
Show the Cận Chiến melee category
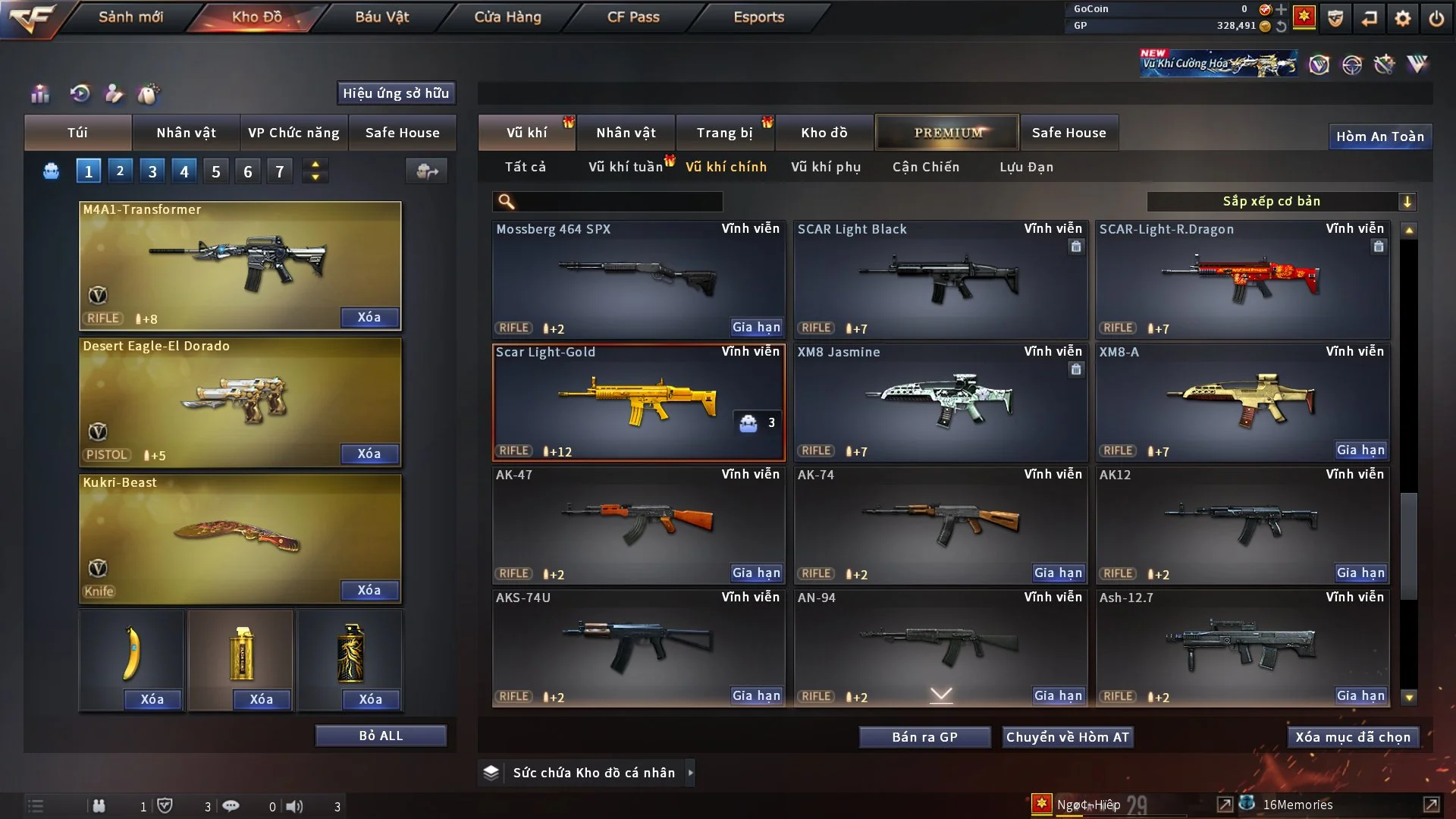926,167
